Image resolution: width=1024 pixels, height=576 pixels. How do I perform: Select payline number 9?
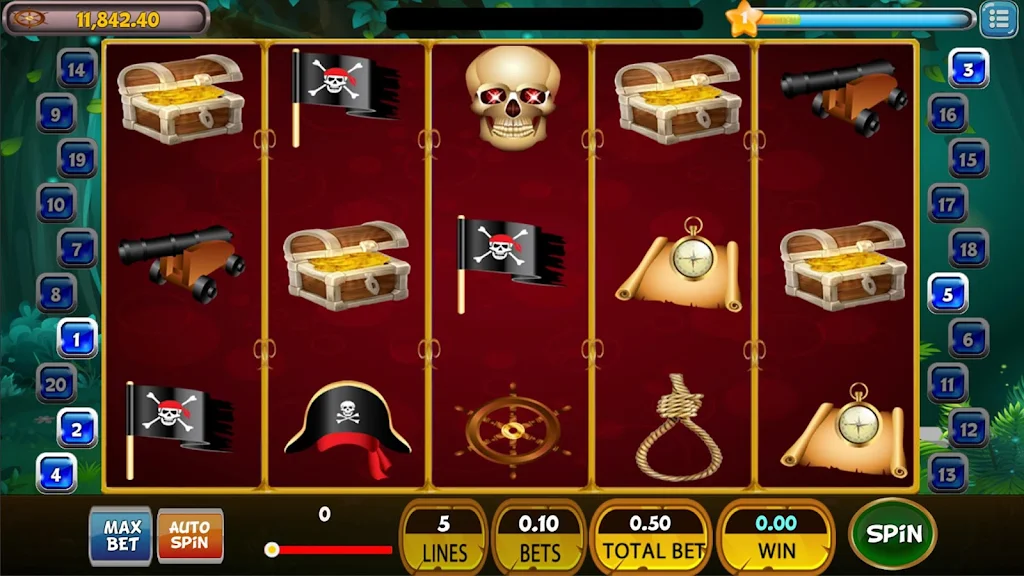click(x=56, y=114)
